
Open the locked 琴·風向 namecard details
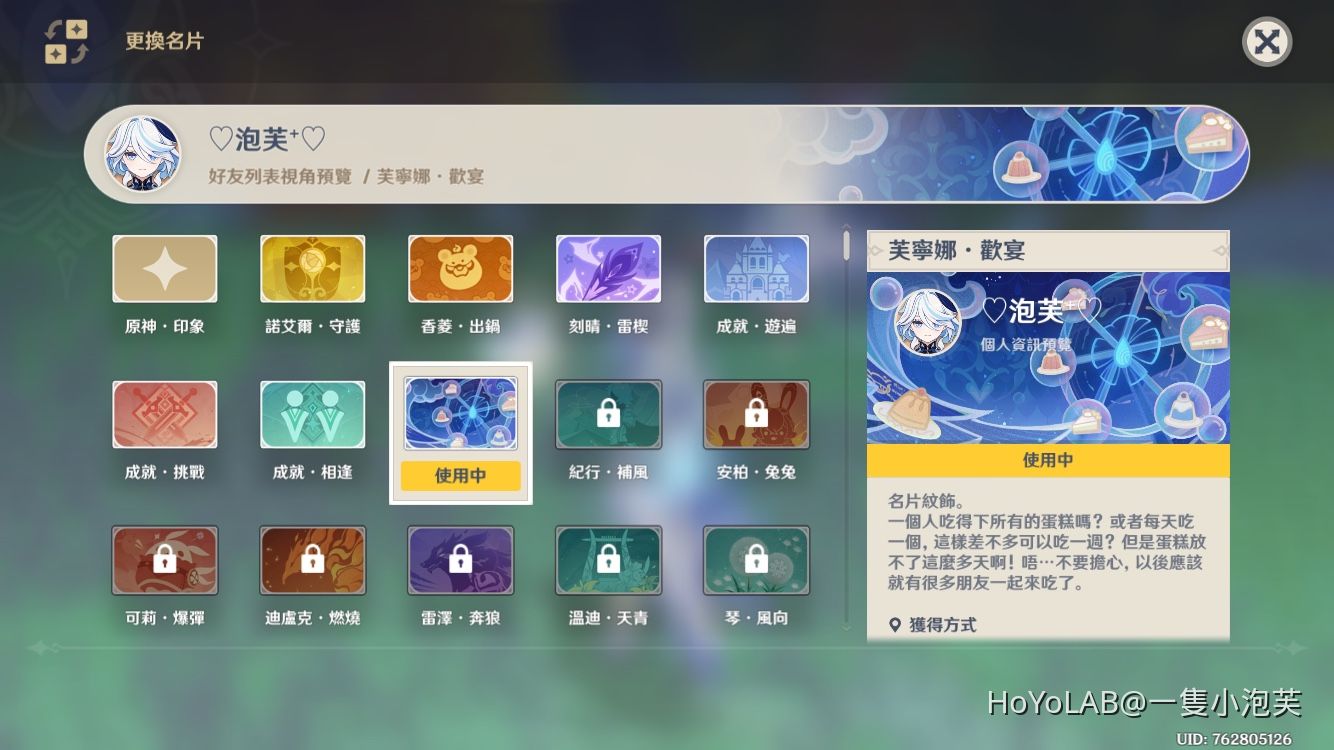pos(756,560)
